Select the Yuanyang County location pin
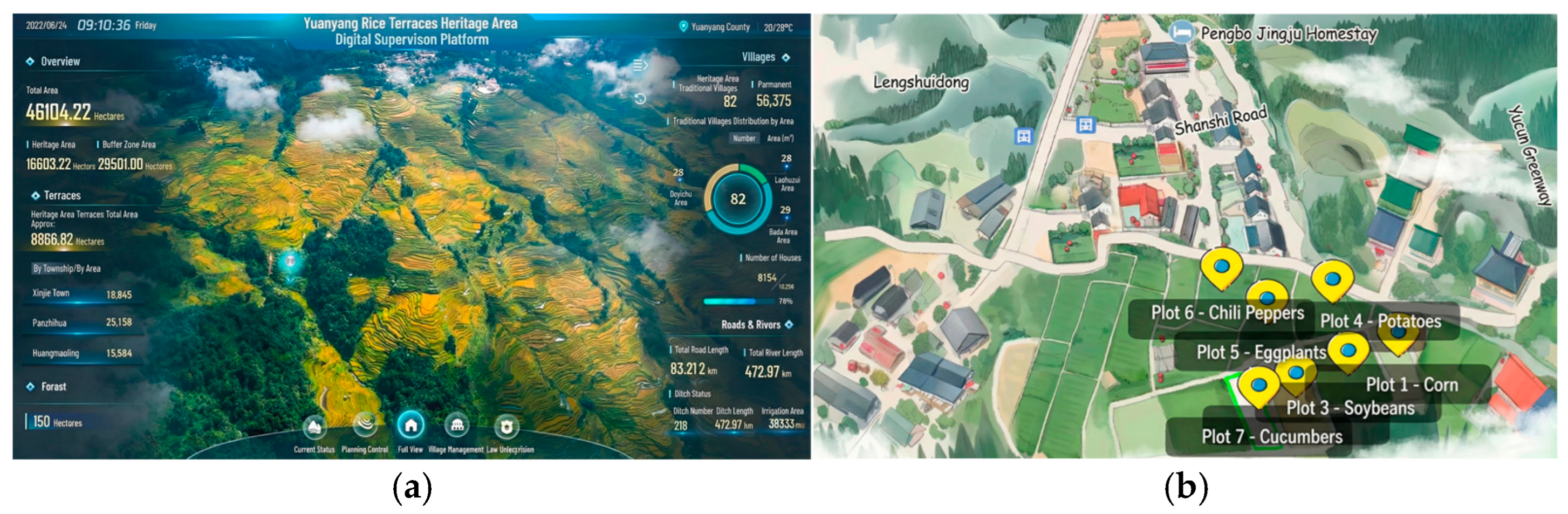Image resolution: width=1568 pixels, height=514 pixels. (x=683, y=26)
